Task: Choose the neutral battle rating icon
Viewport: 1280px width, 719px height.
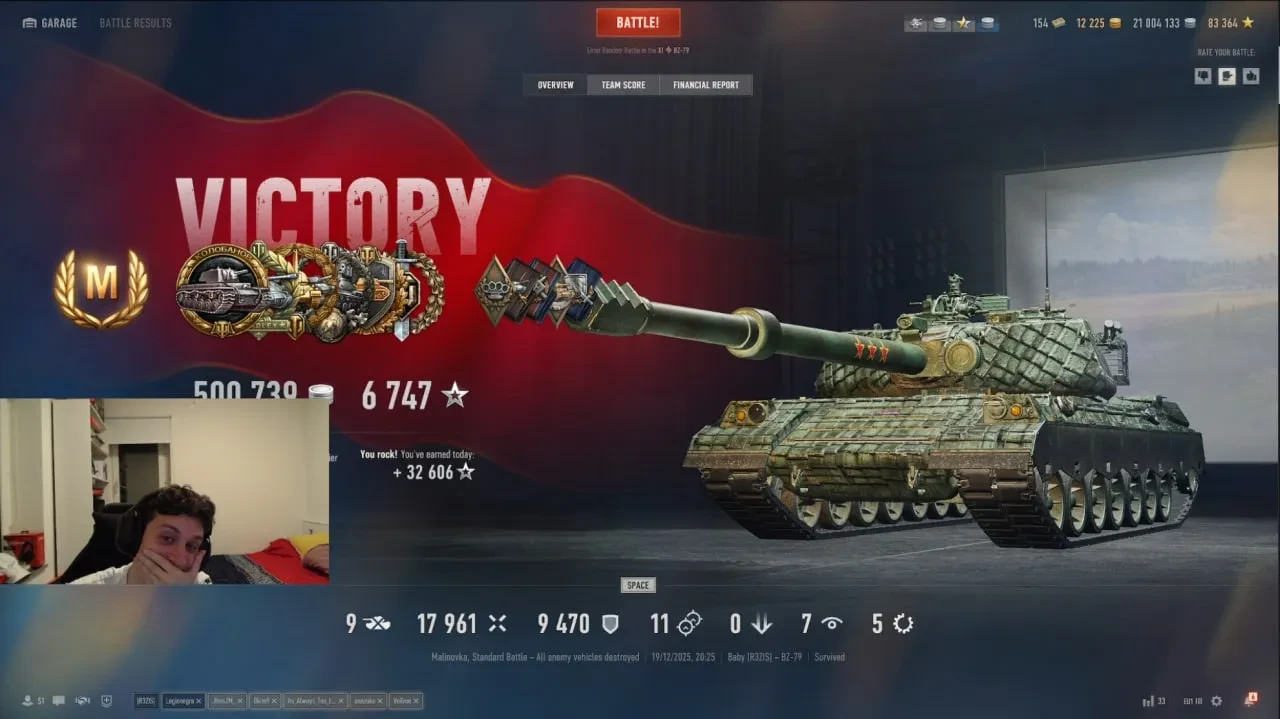Action: [x=1227, y=76]
